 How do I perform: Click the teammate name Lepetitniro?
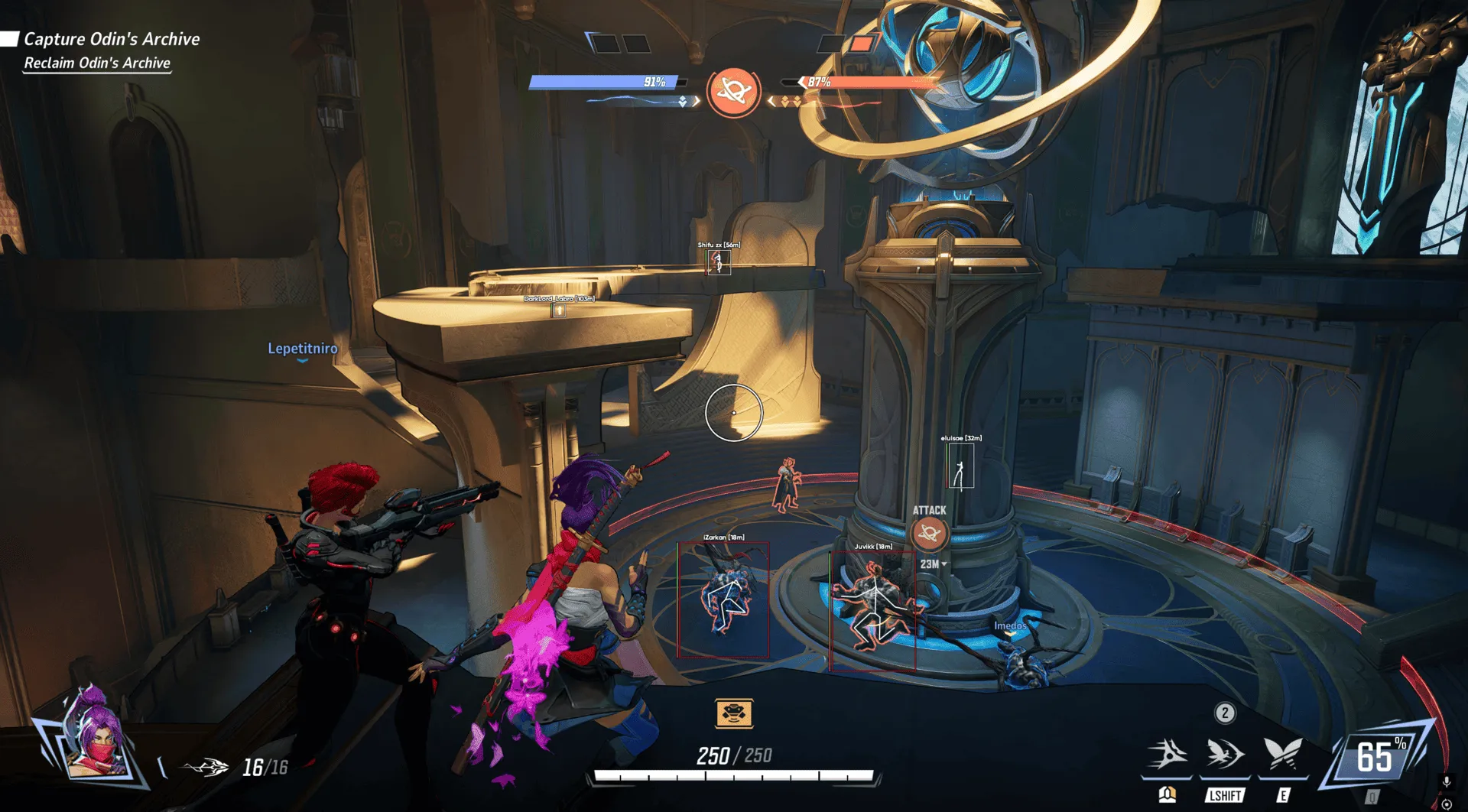coord(303,348)
